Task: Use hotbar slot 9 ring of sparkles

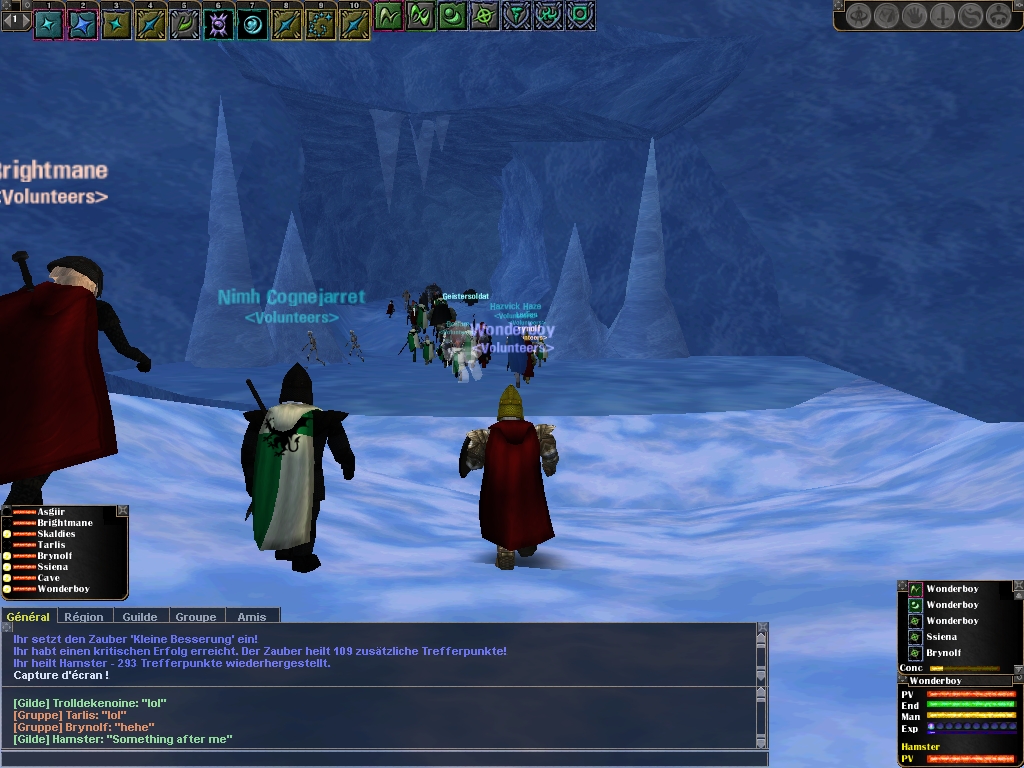Action: [320, 23]
